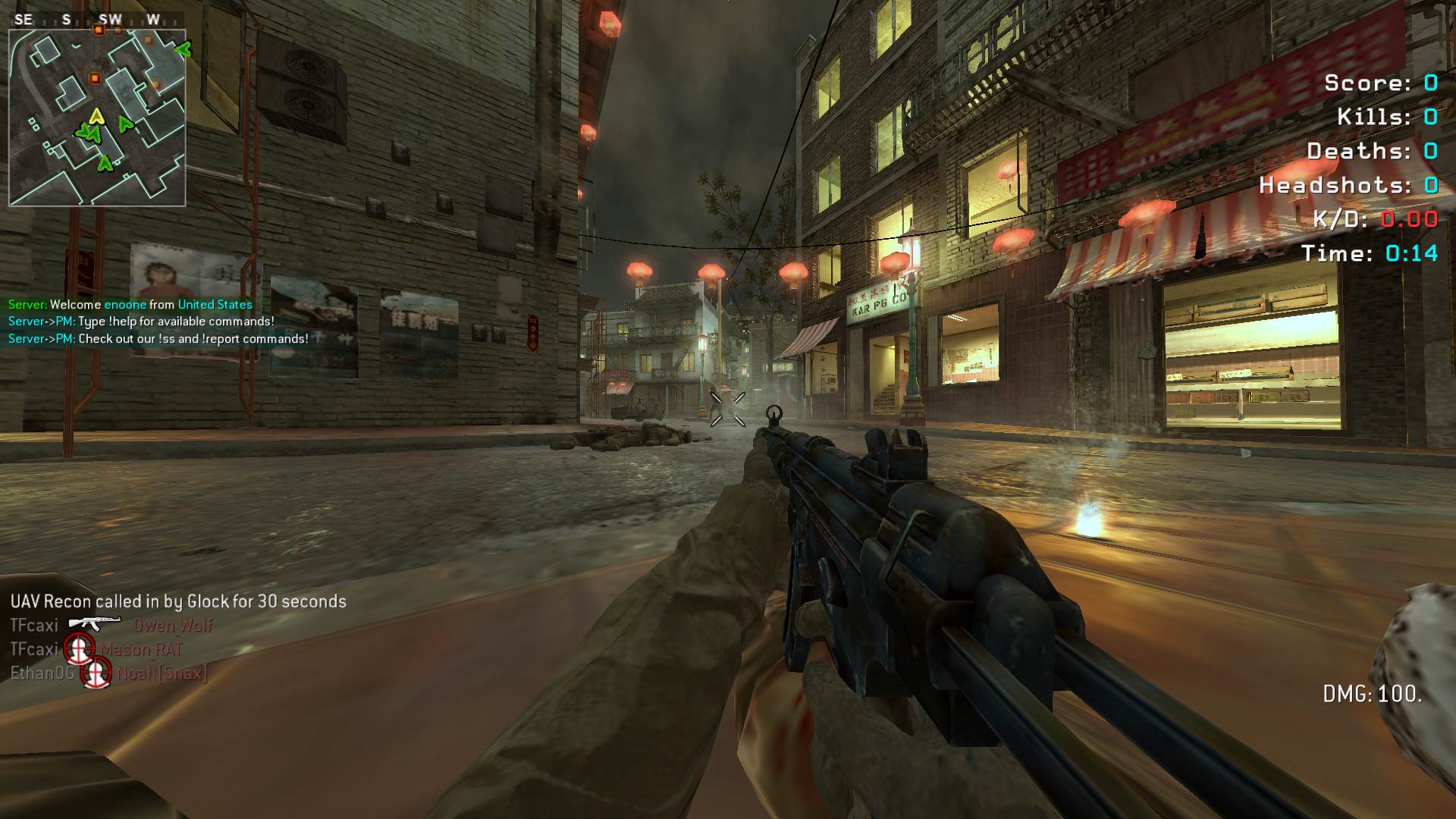Image resolution: width=1456 pixels, height=819 pixels.
Task: Select the Owen Wolf name in the killfeed
Action: pos(173,626)
